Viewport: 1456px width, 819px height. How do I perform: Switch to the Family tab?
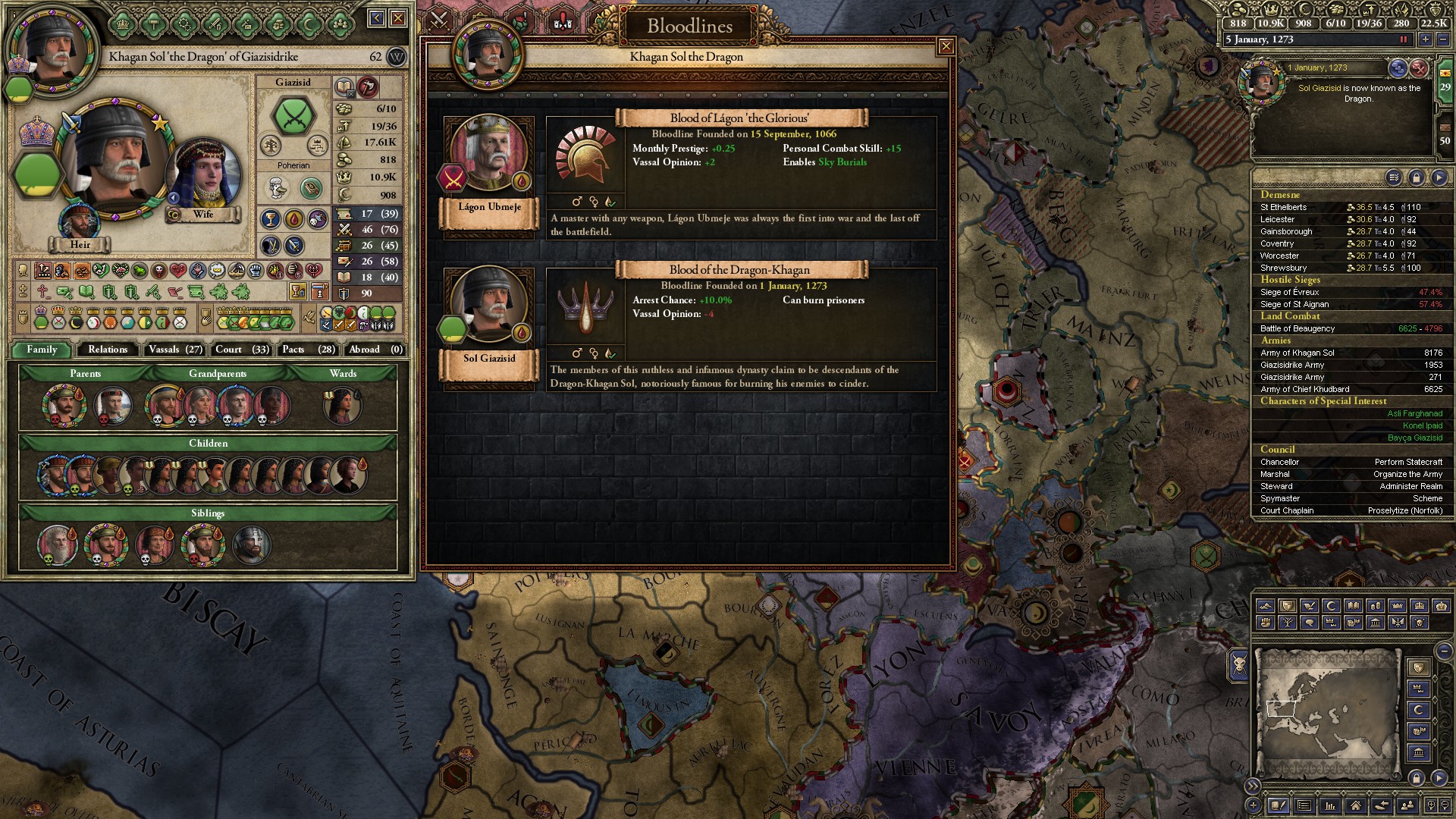point(42,350)
